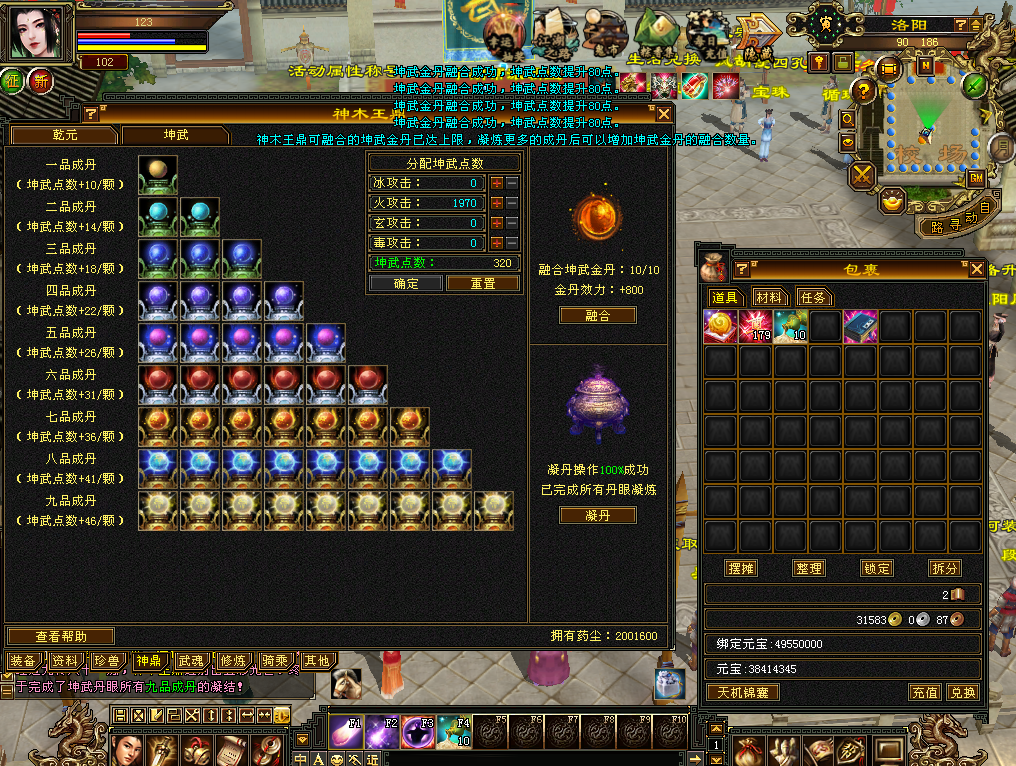
Task: Click the 充值 recharge button
Action: (924, 692)
